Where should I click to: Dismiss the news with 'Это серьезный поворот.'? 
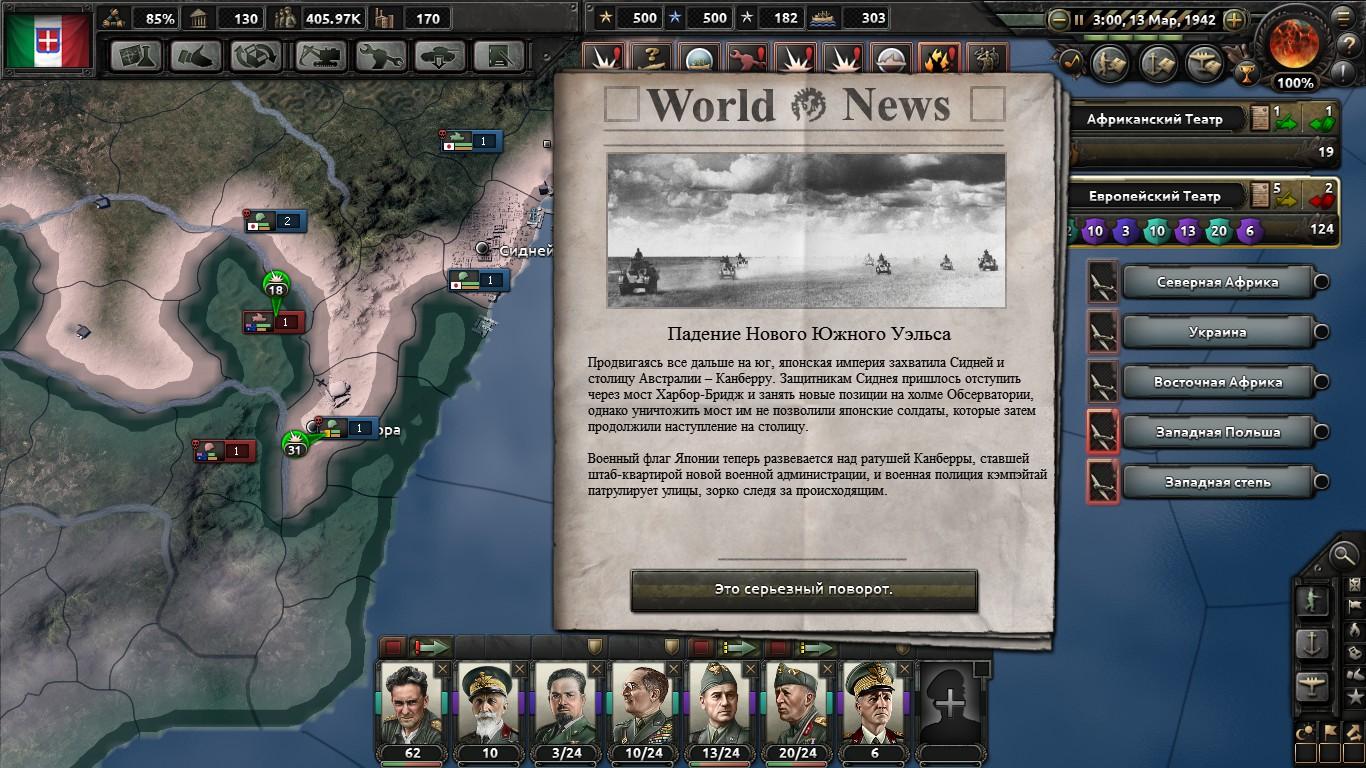803,590
